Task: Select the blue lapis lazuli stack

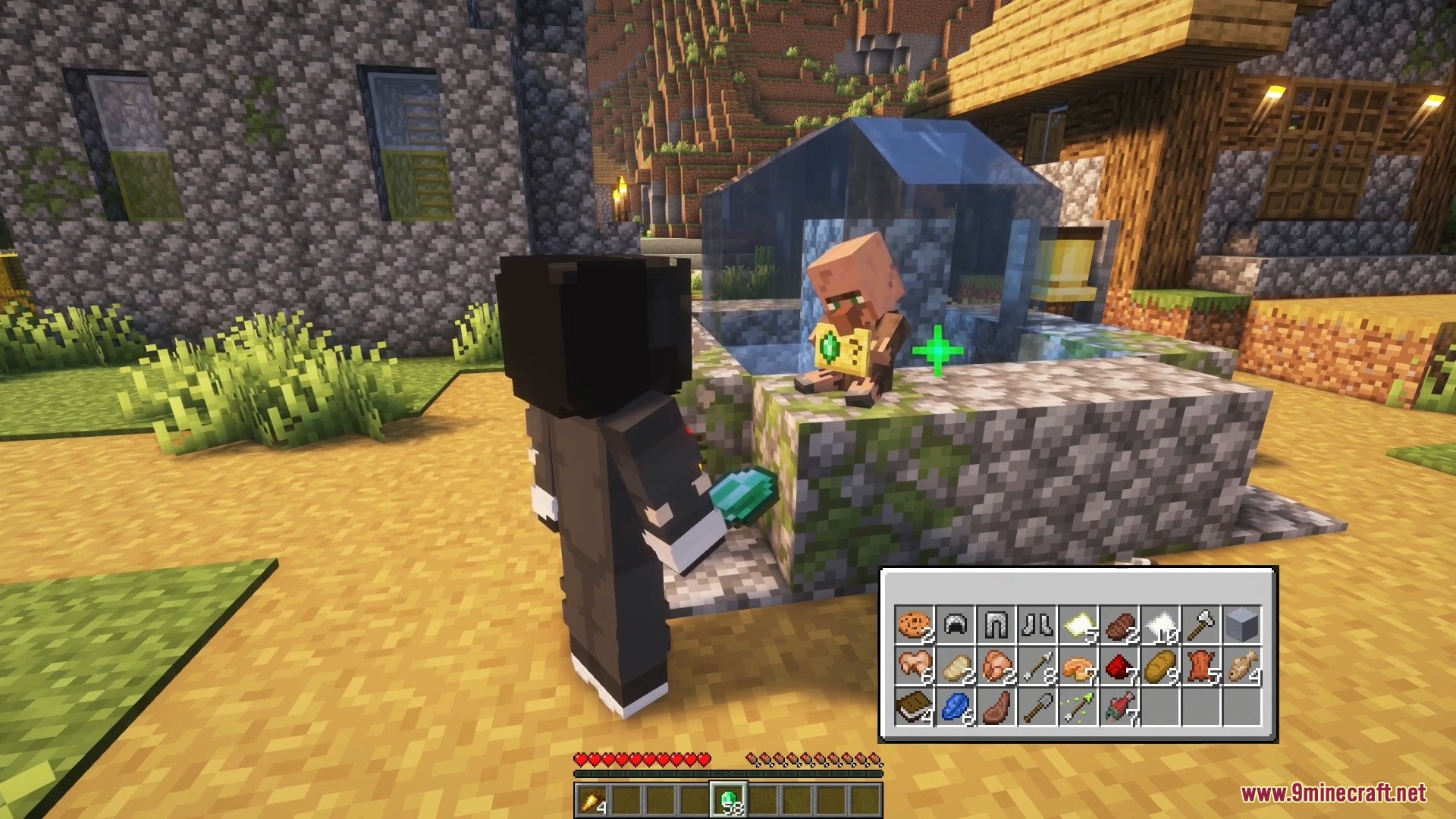Action: pos(955,707)
